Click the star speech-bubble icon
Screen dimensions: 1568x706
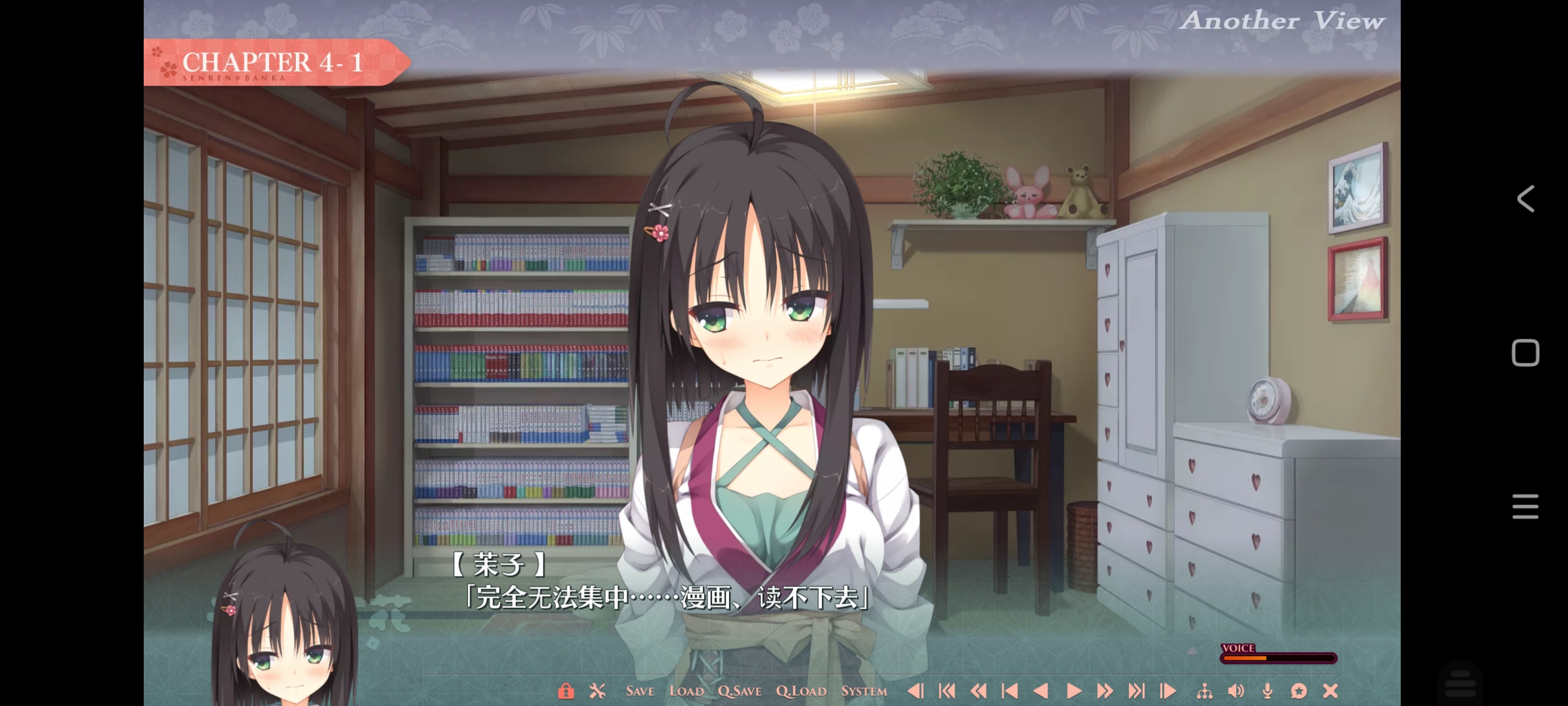(x=1299, y=691)
